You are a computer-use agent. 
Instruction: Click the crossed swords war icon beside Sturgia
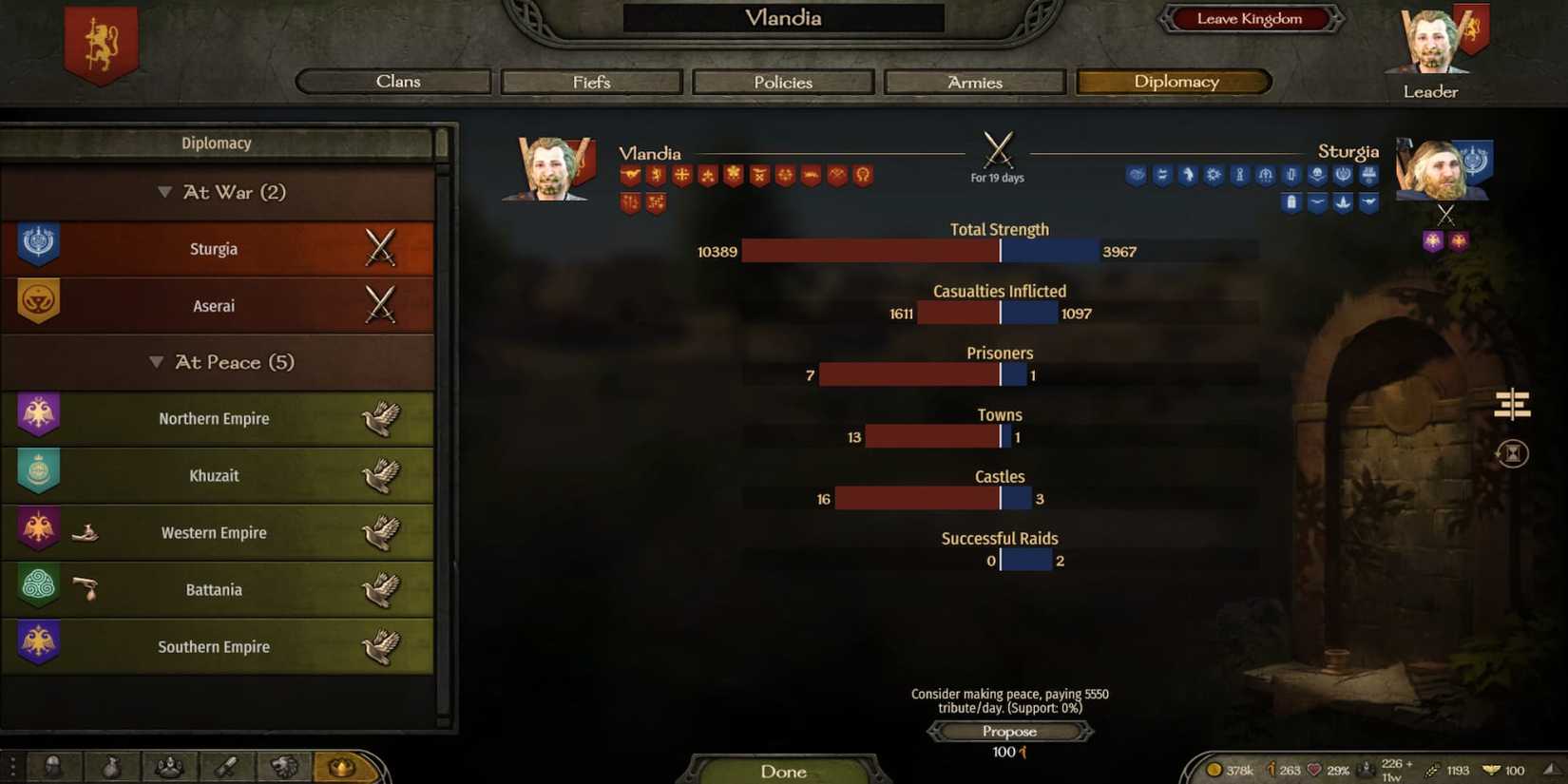(x=381, y=248)
